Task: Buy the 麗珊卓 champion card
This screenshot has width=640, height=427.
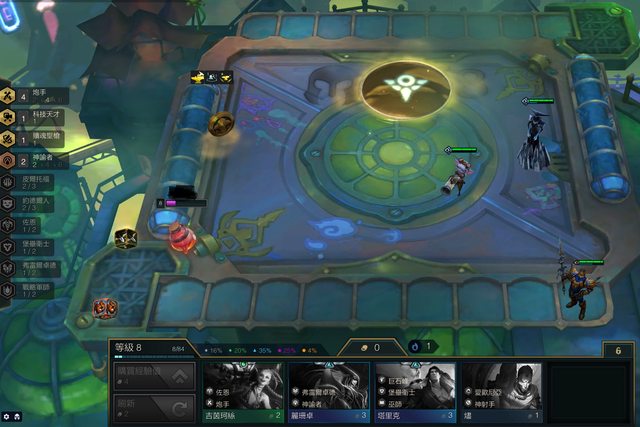Action: (329, 391)
